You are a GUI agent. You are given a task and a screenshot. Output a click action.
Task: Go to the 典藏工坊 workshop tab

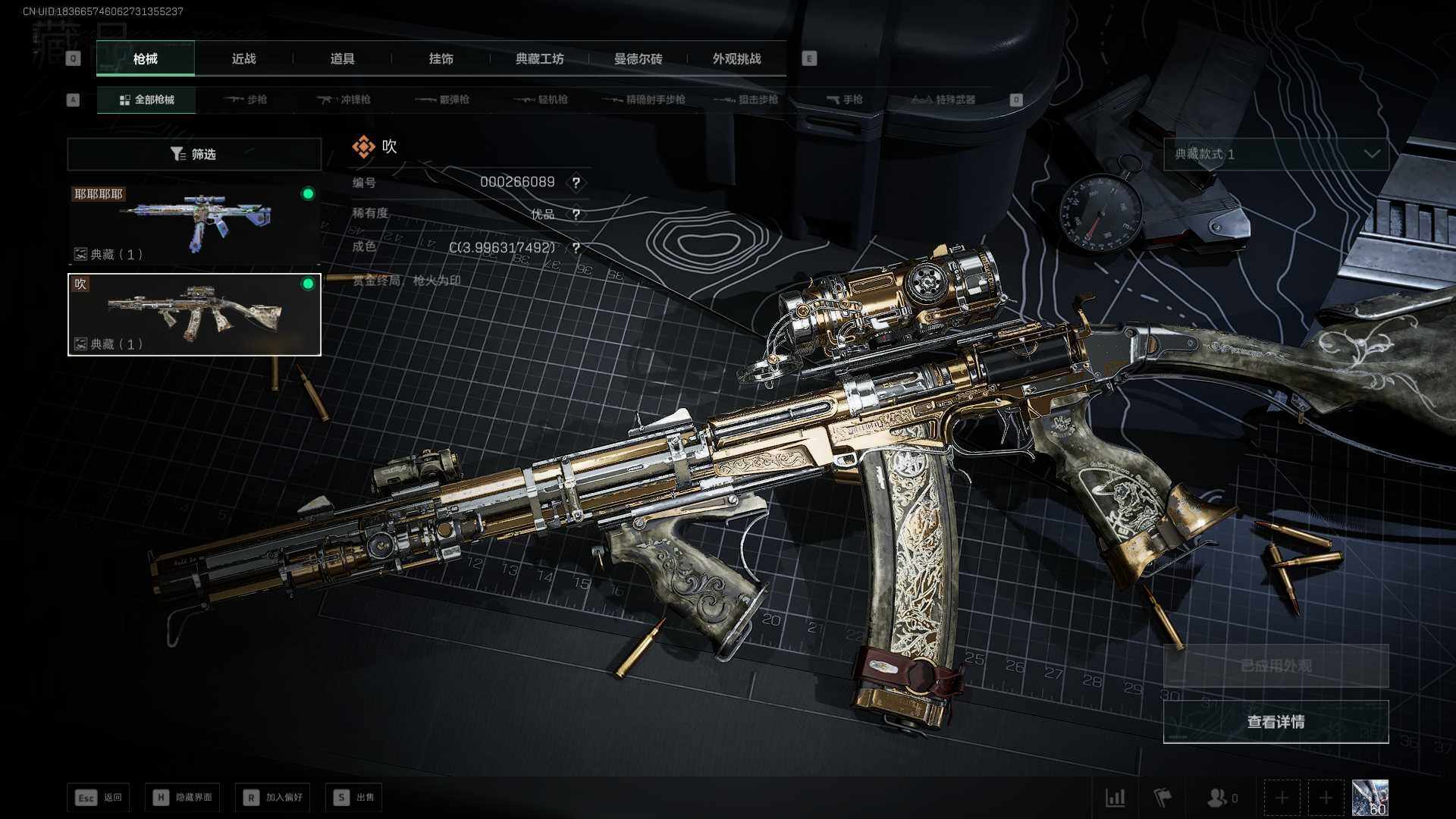click(x=539, y=59)
